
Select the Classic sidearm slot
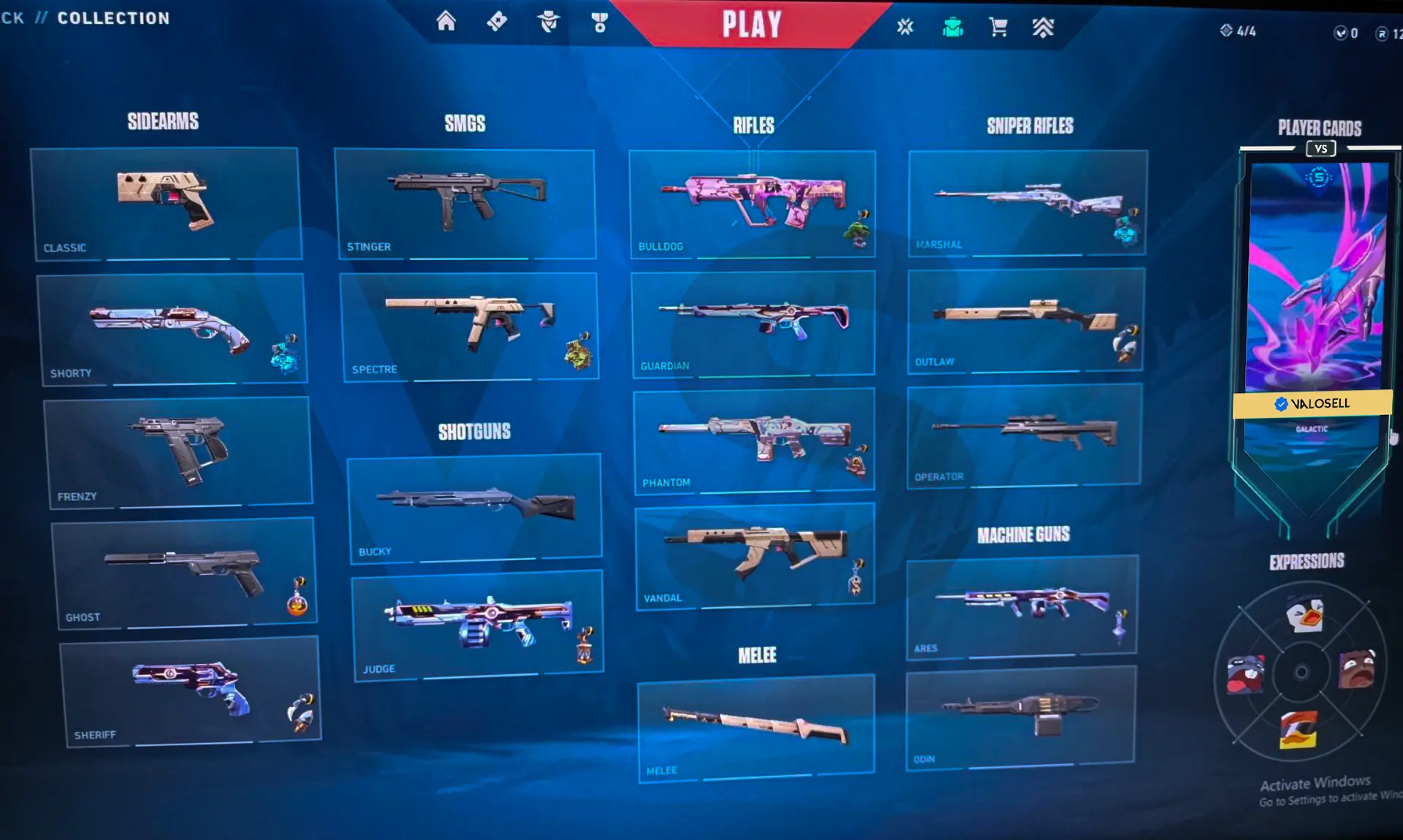(x=166, y=203)
